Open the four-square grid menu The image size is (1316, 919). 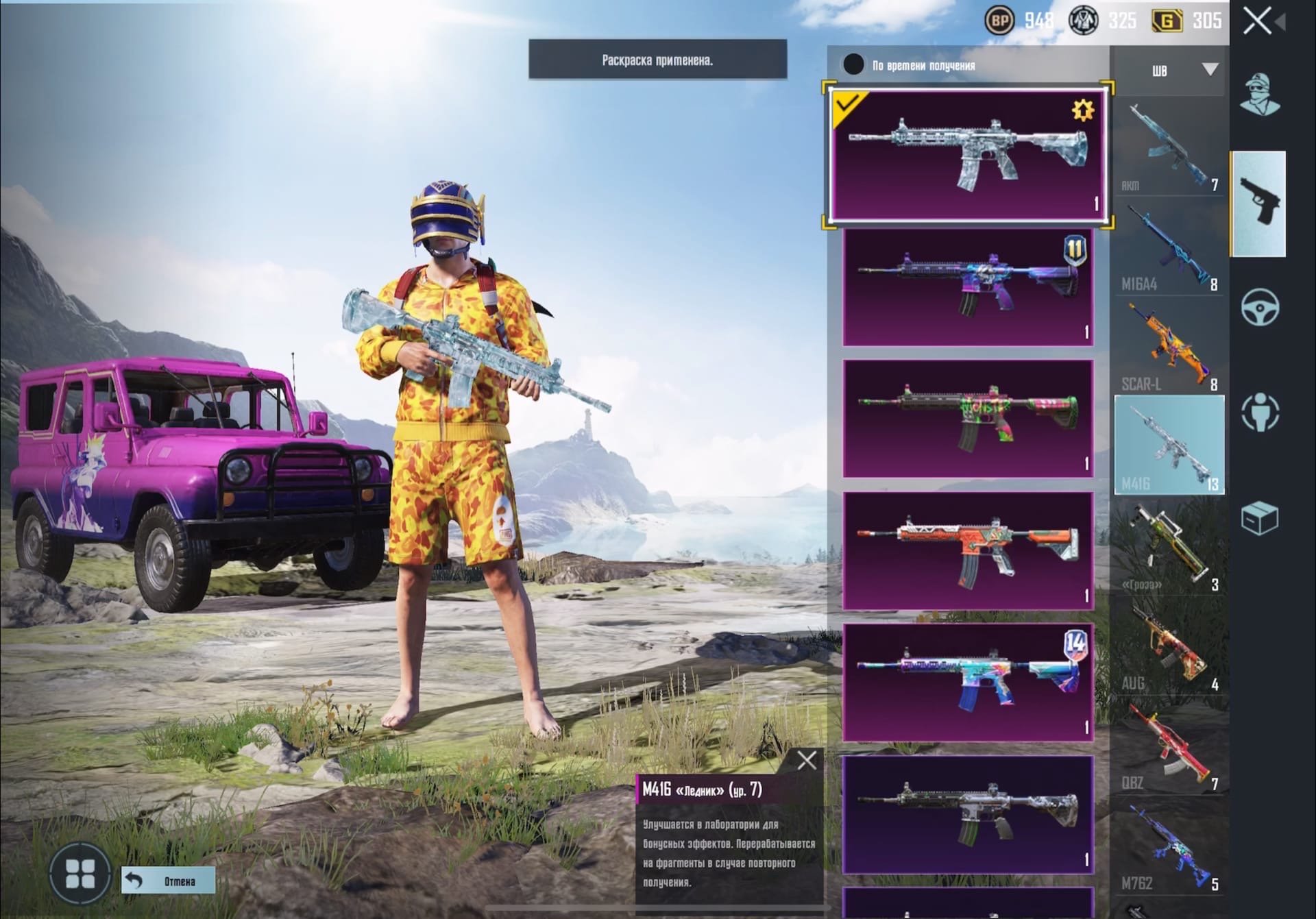(80, 874)
